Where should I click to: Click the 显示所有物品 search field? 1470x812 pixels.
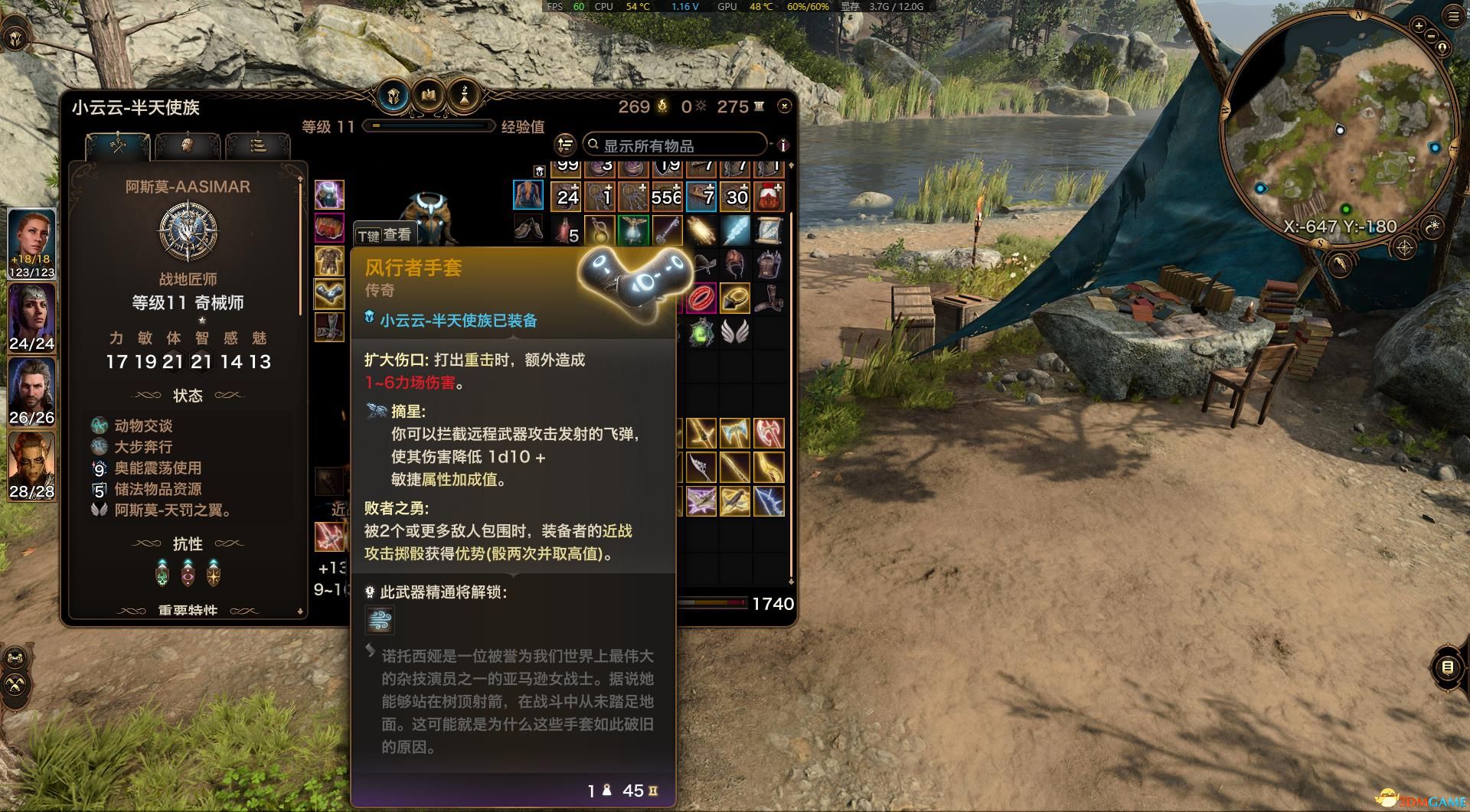point(674,145)
